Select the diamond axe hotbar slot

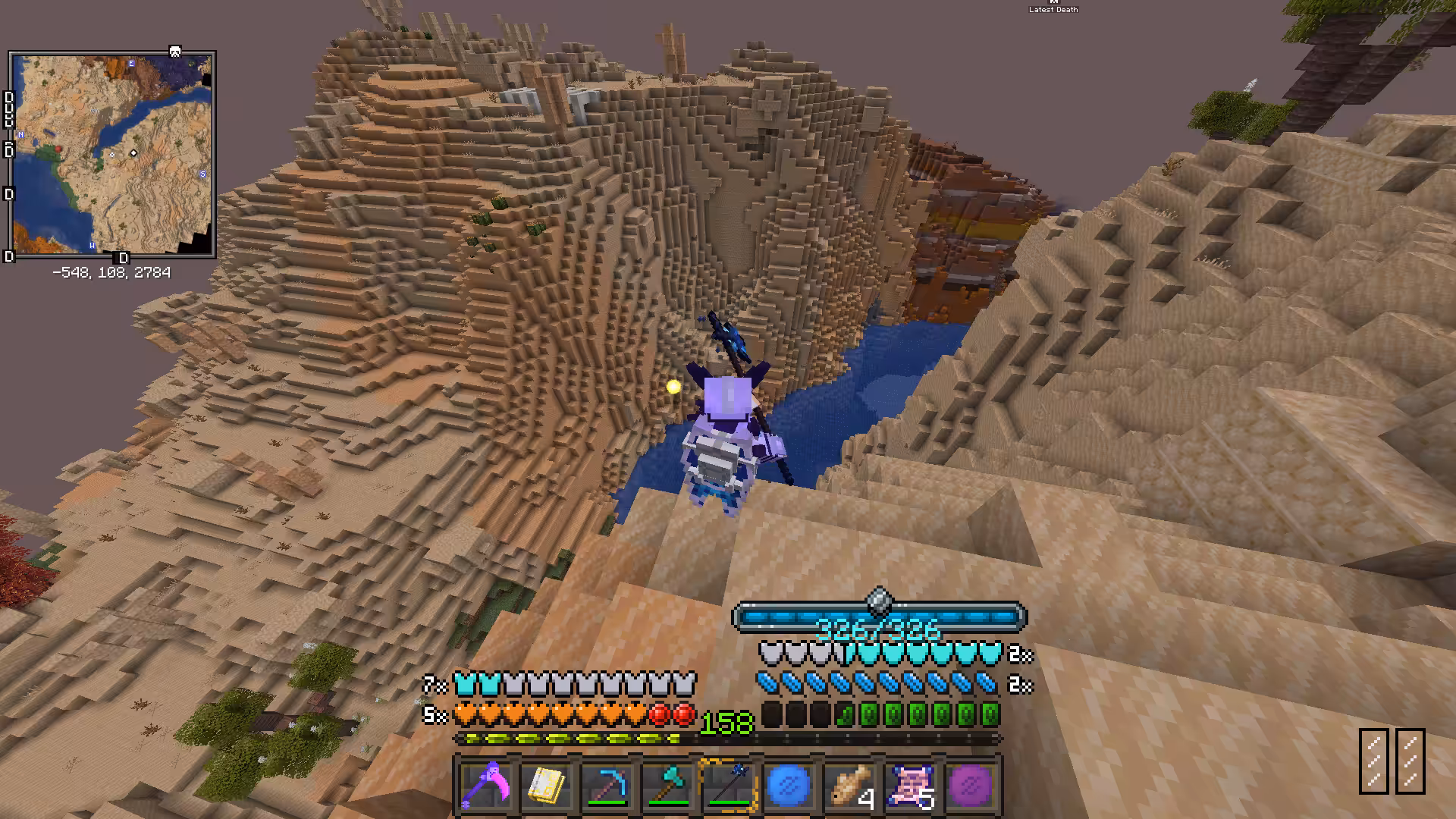point(668,786)
